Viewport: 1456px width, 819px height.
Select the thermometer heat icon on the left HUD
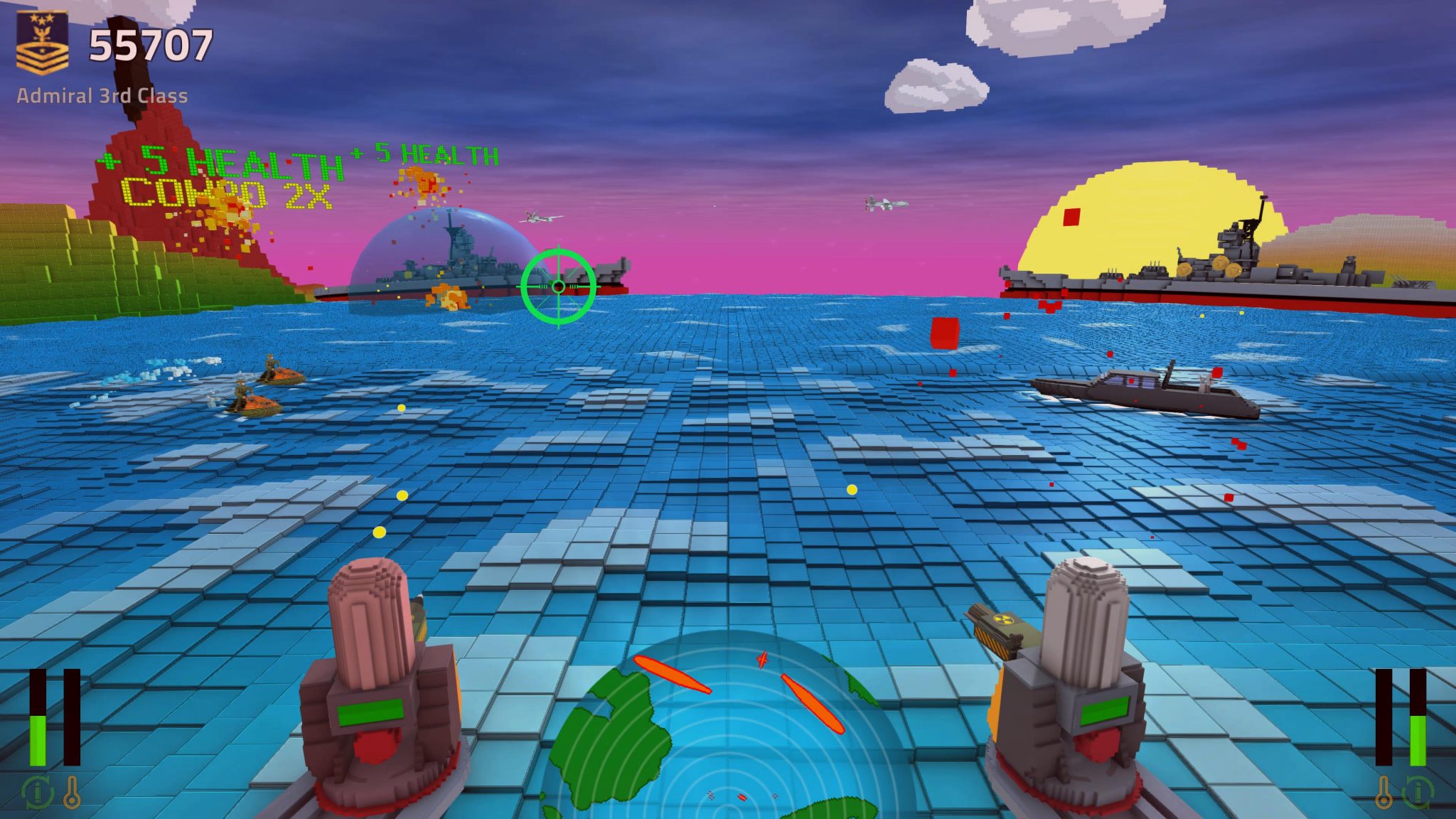(x=73, y=792)
